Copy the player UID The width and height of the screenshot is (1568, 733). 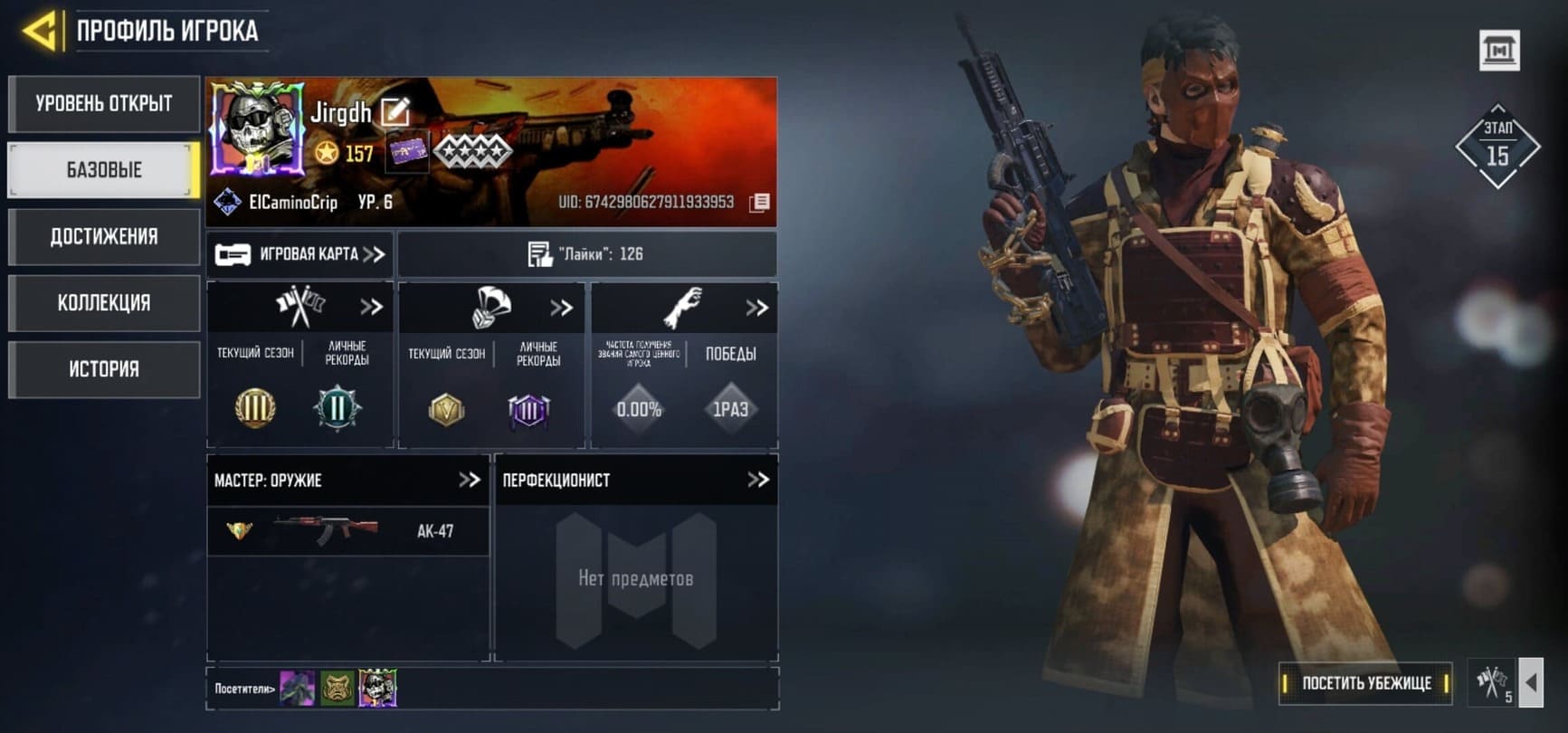760,203
